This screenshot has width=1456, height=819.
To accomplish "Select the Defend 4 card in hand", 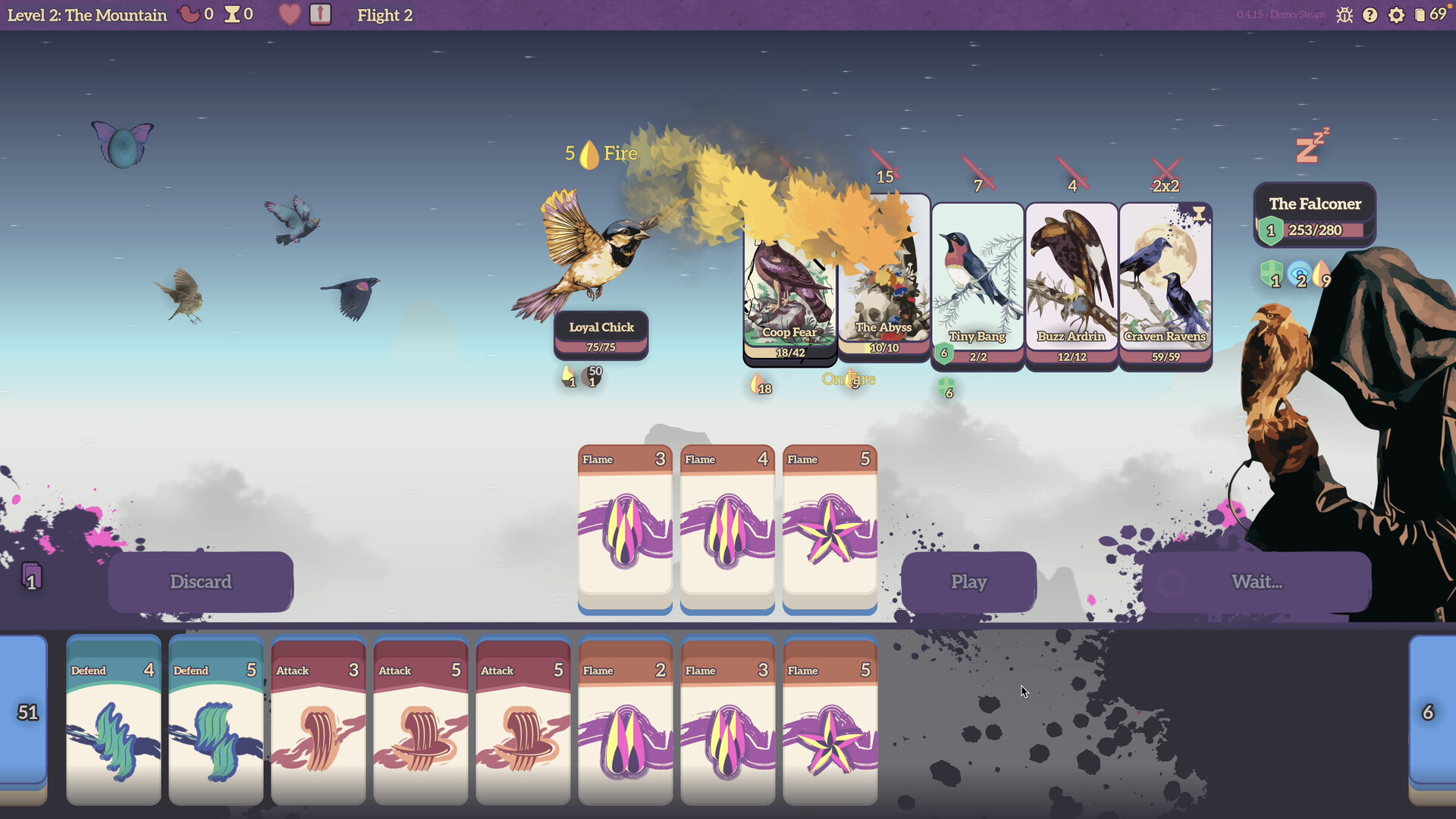I will (114, 720).
